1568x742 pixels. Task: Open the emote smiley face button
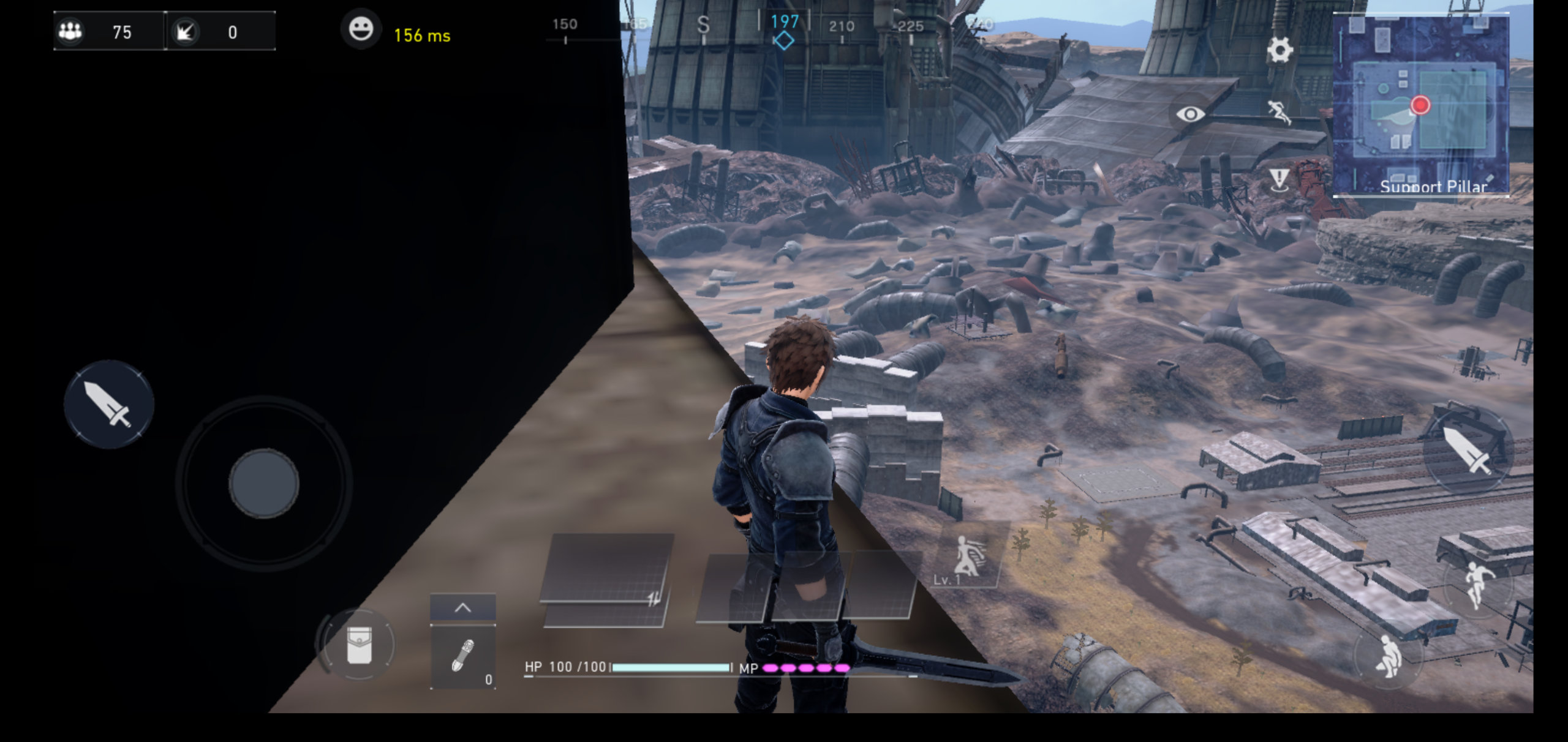click(x=361, y=29)
